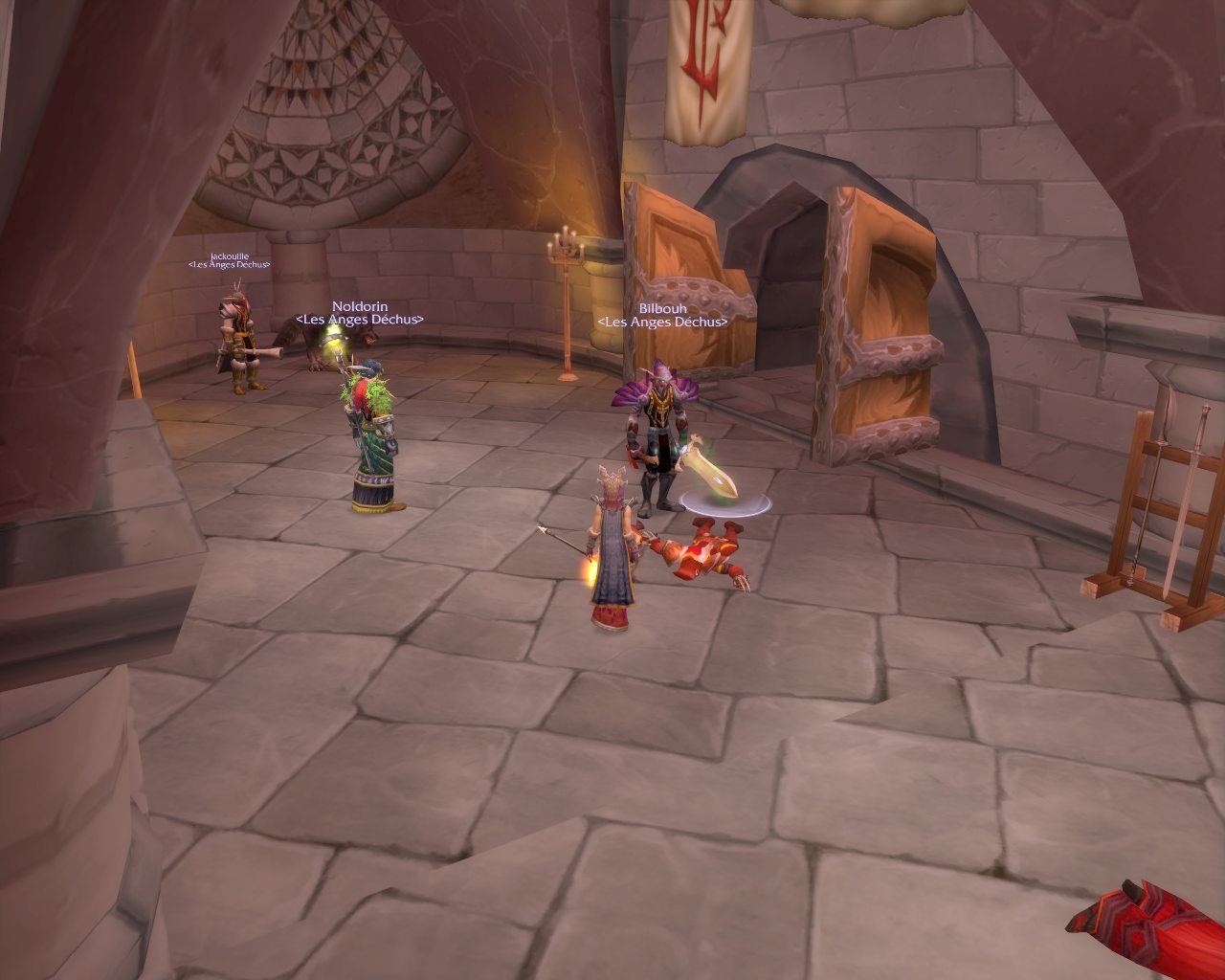The image size is (1225, 980).
Task: Select the Noldorin player name label
Action: pyautogui.click(x=360, y=306)
